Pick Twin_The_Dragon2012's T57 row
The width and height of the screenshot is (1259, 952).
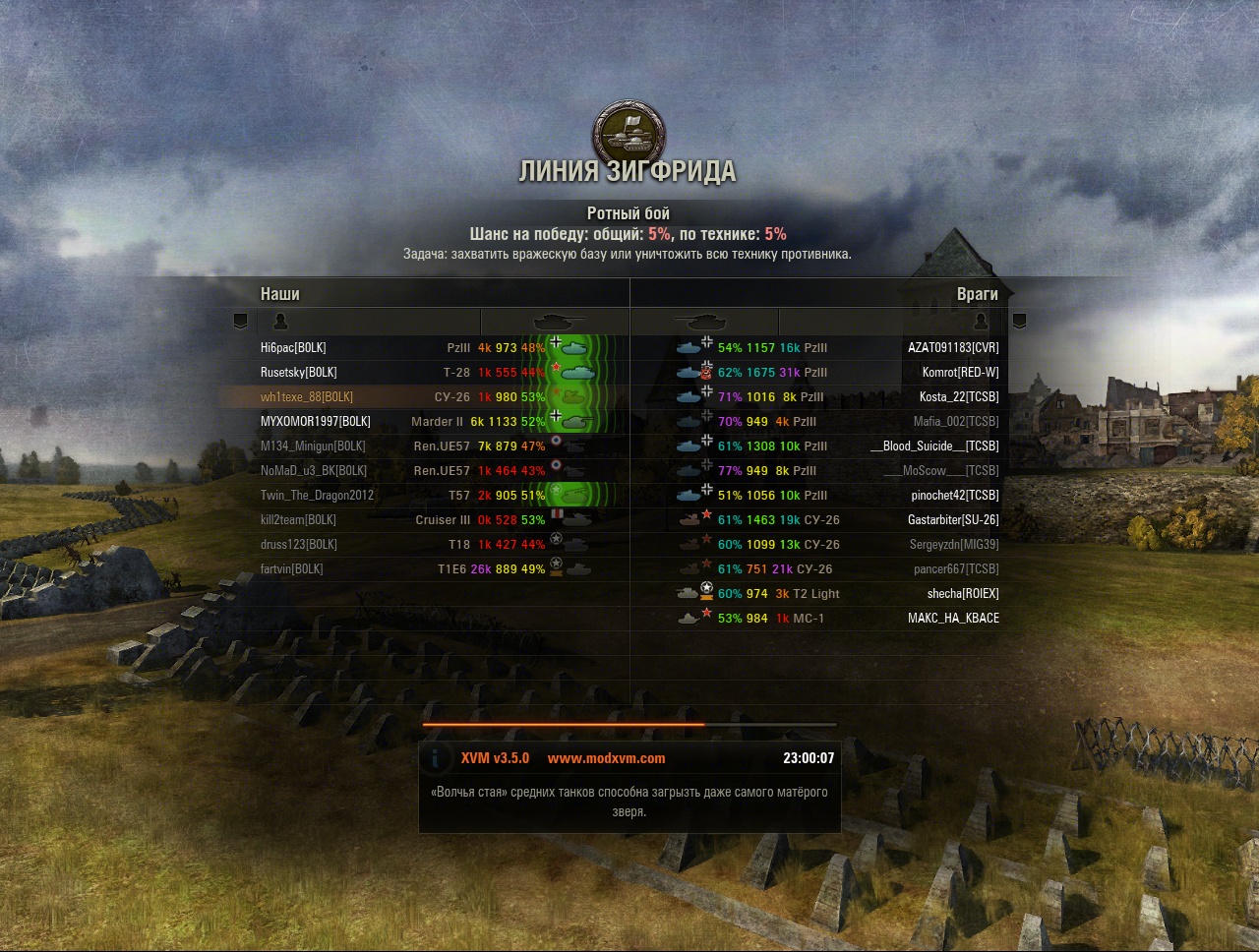click(x=317, y=496)
